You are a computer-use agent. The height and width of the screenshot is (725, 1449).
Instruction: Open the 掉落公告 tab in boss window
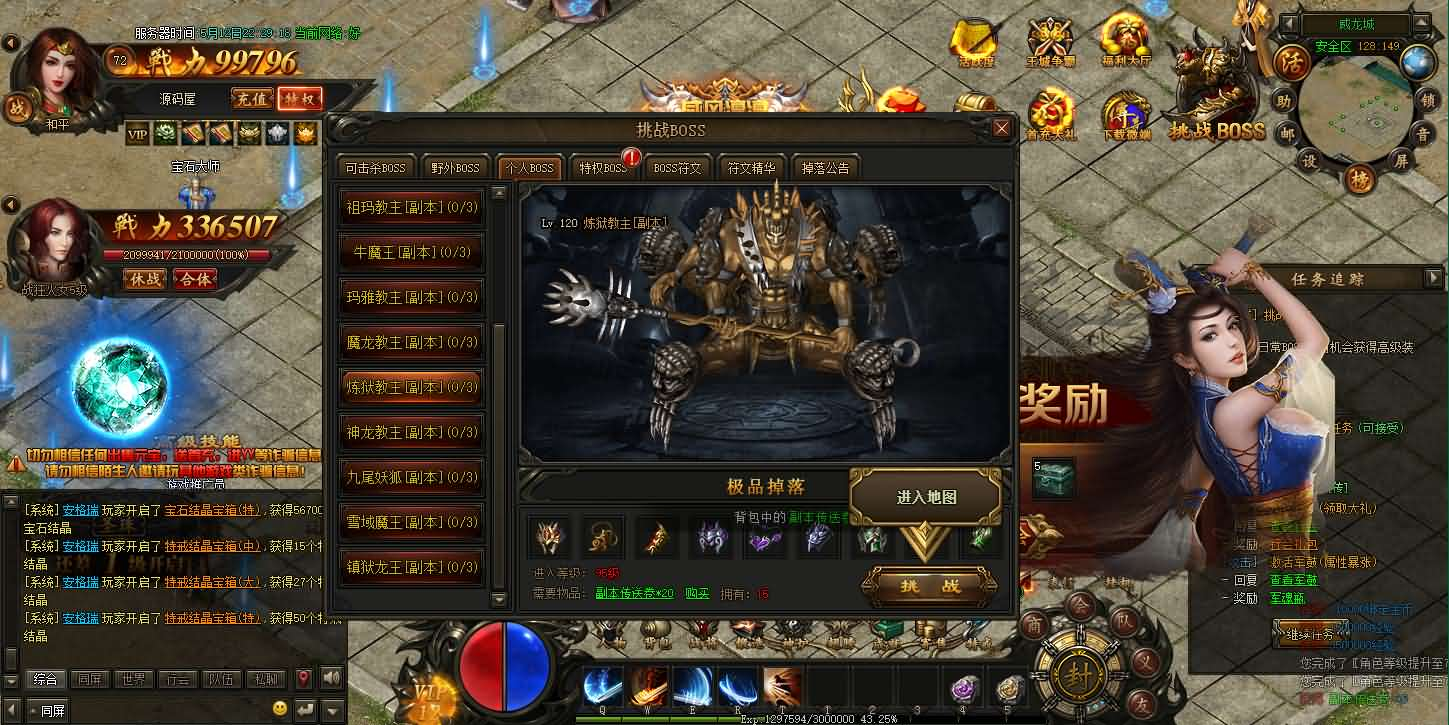[824, 167]
